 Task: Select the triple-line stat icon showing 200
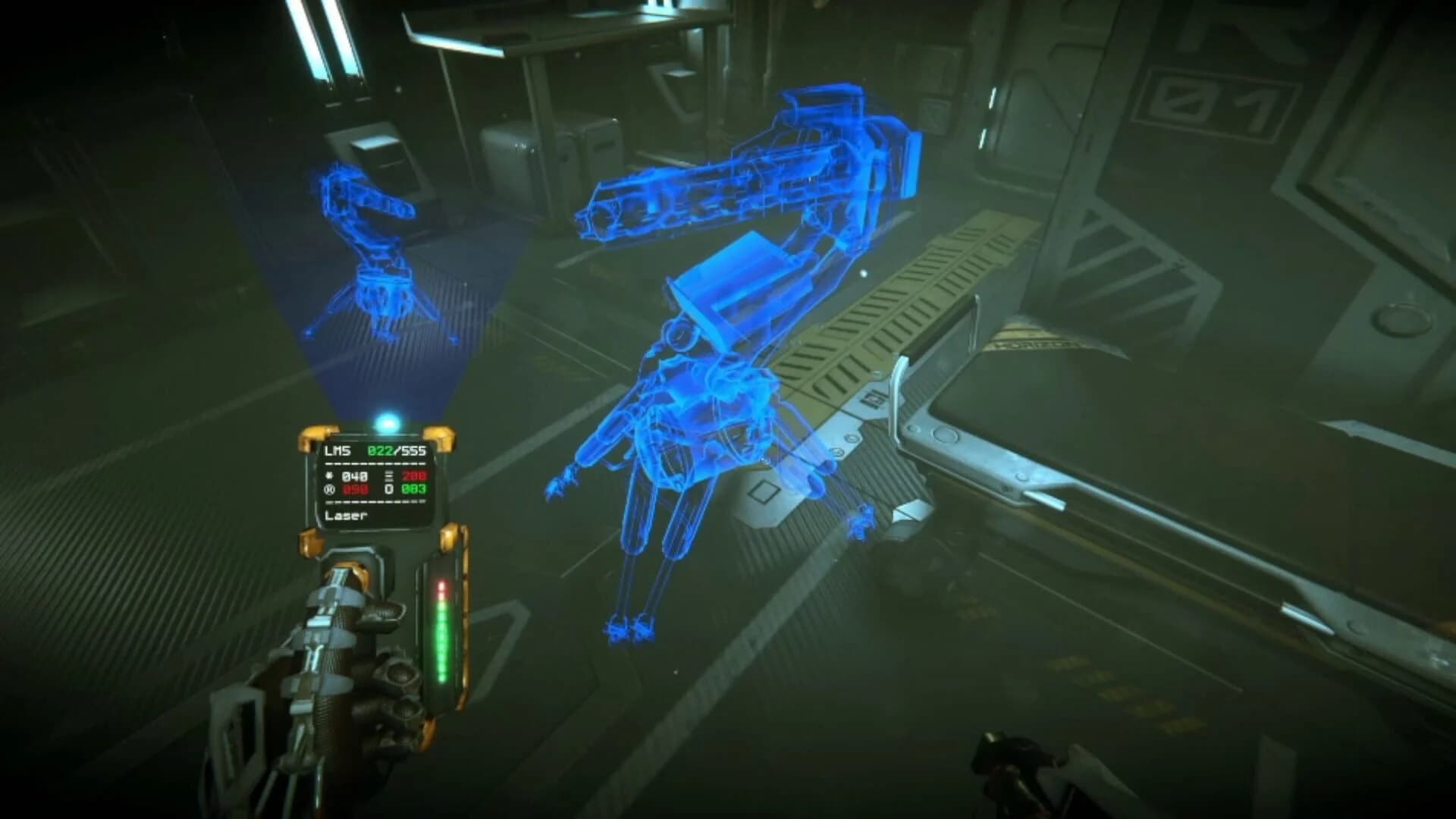(x=389, y=476)
